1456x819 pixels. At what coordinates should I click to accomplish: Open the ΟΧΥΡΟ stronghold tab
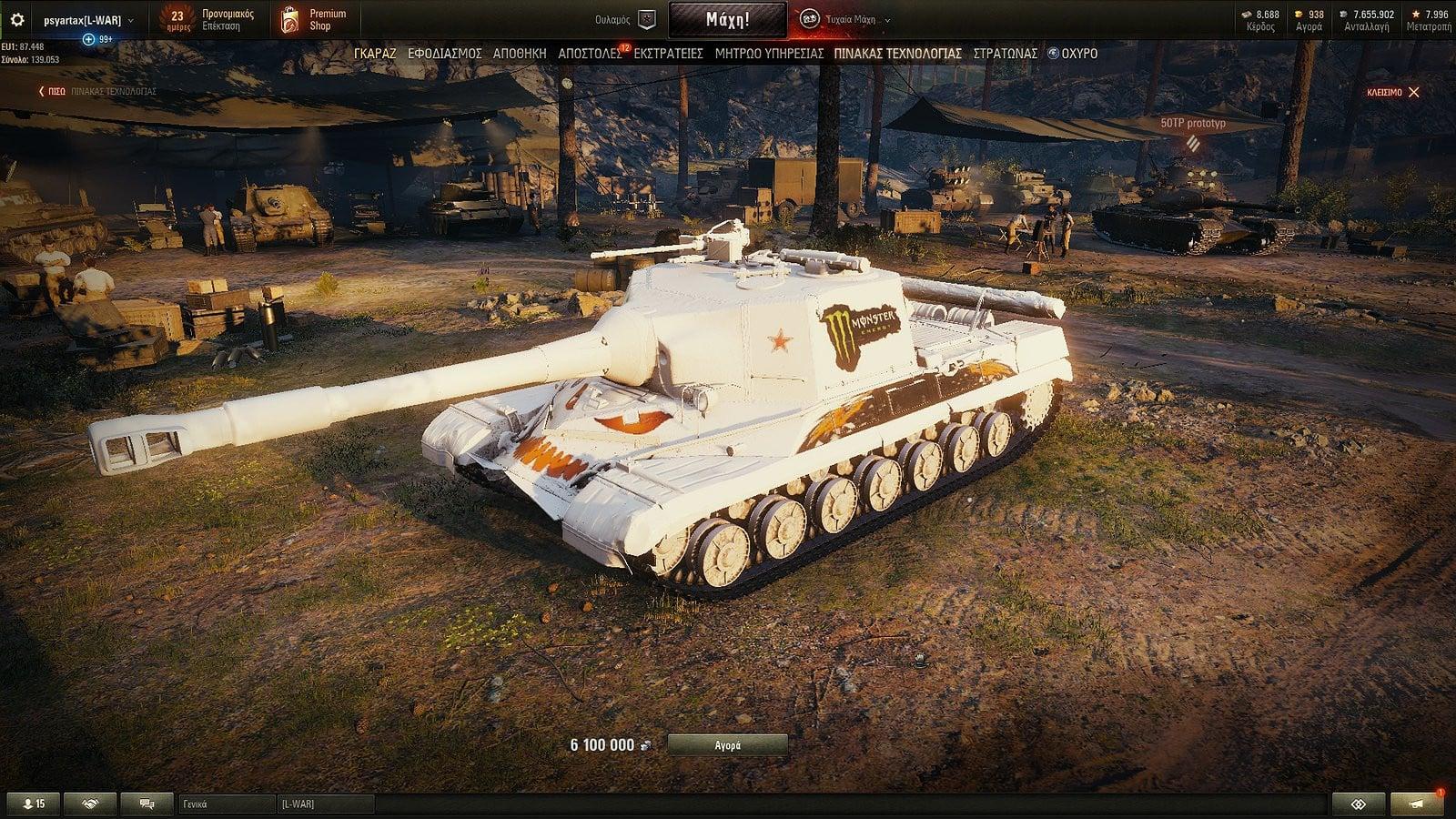coord(1074,54)
